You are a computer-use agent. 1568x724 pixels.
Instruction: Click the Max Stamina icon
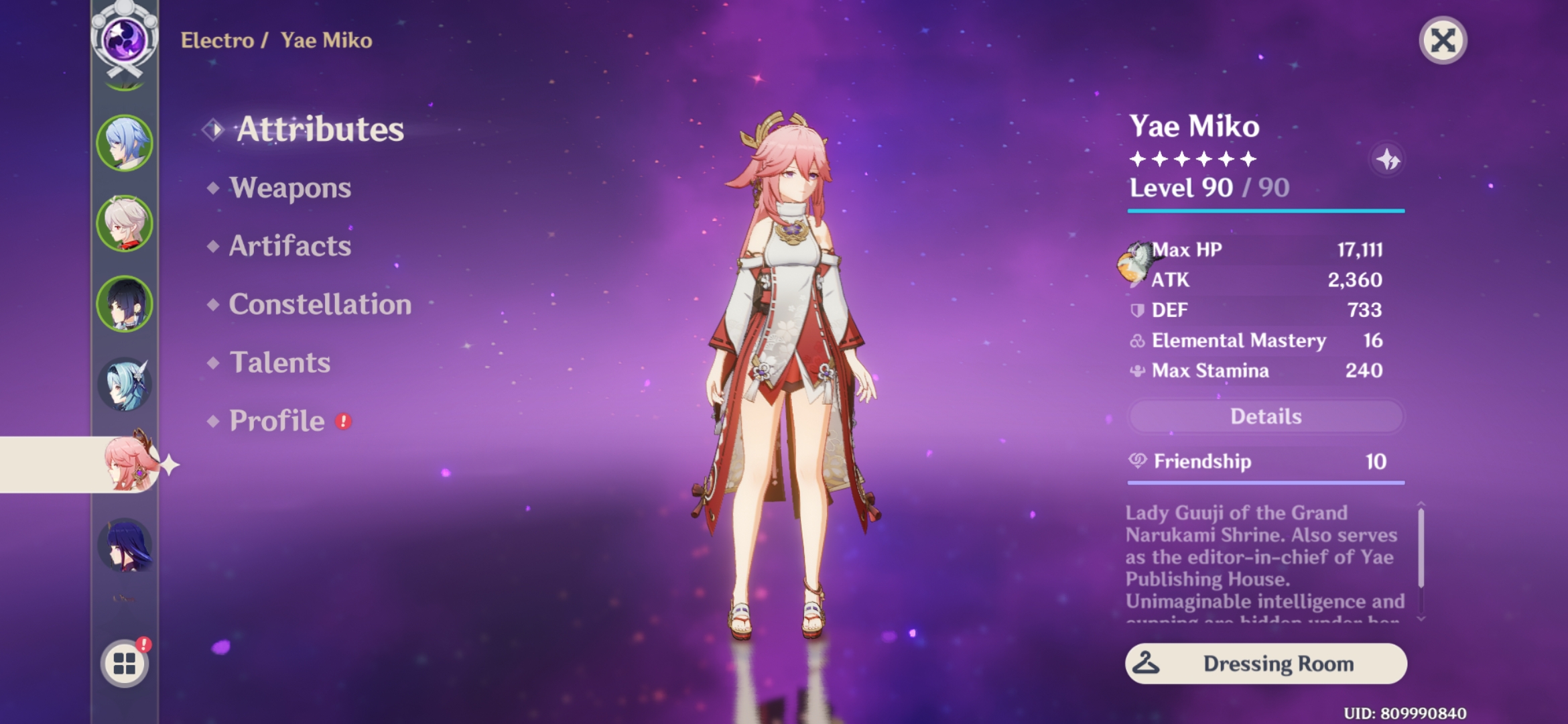click(1139, 371)
